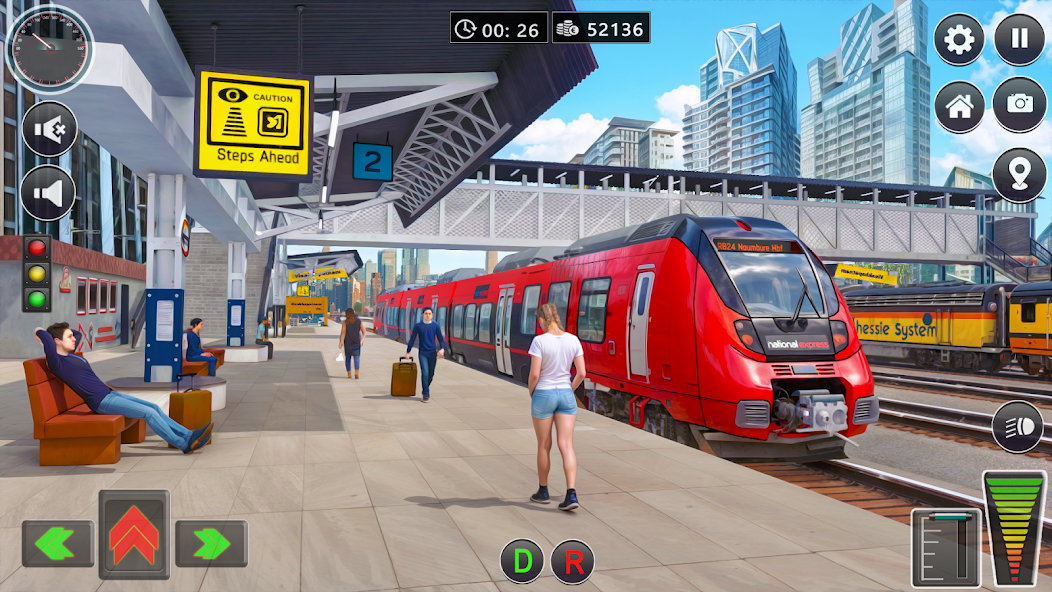The height and width of the screenshot is (592, 1052).
Task: Mute the sound with the speaker-x button
Action: (49, 129)
